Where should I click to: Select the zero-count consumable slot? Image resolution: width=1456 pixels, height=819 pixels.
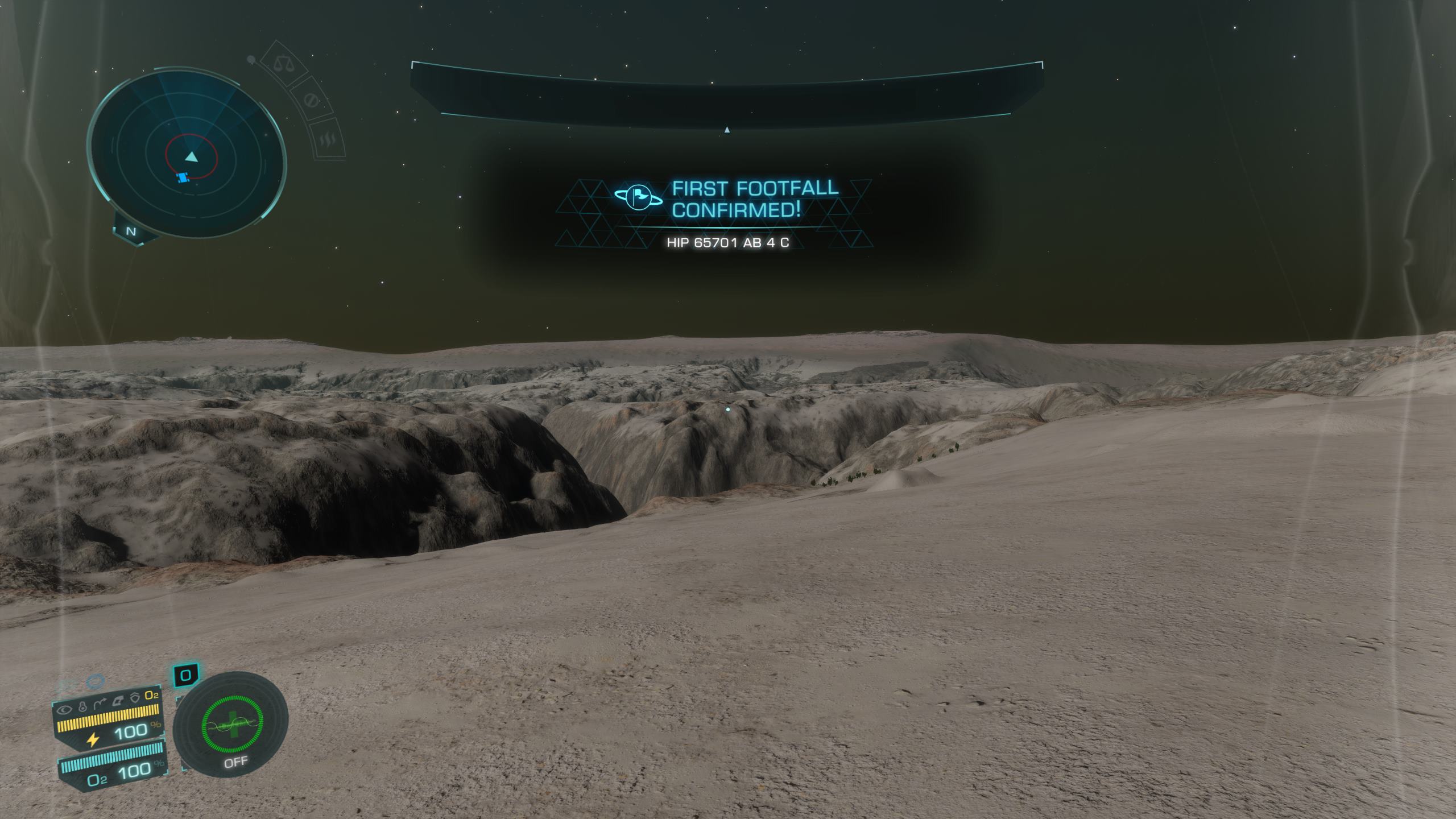[185, 675]
